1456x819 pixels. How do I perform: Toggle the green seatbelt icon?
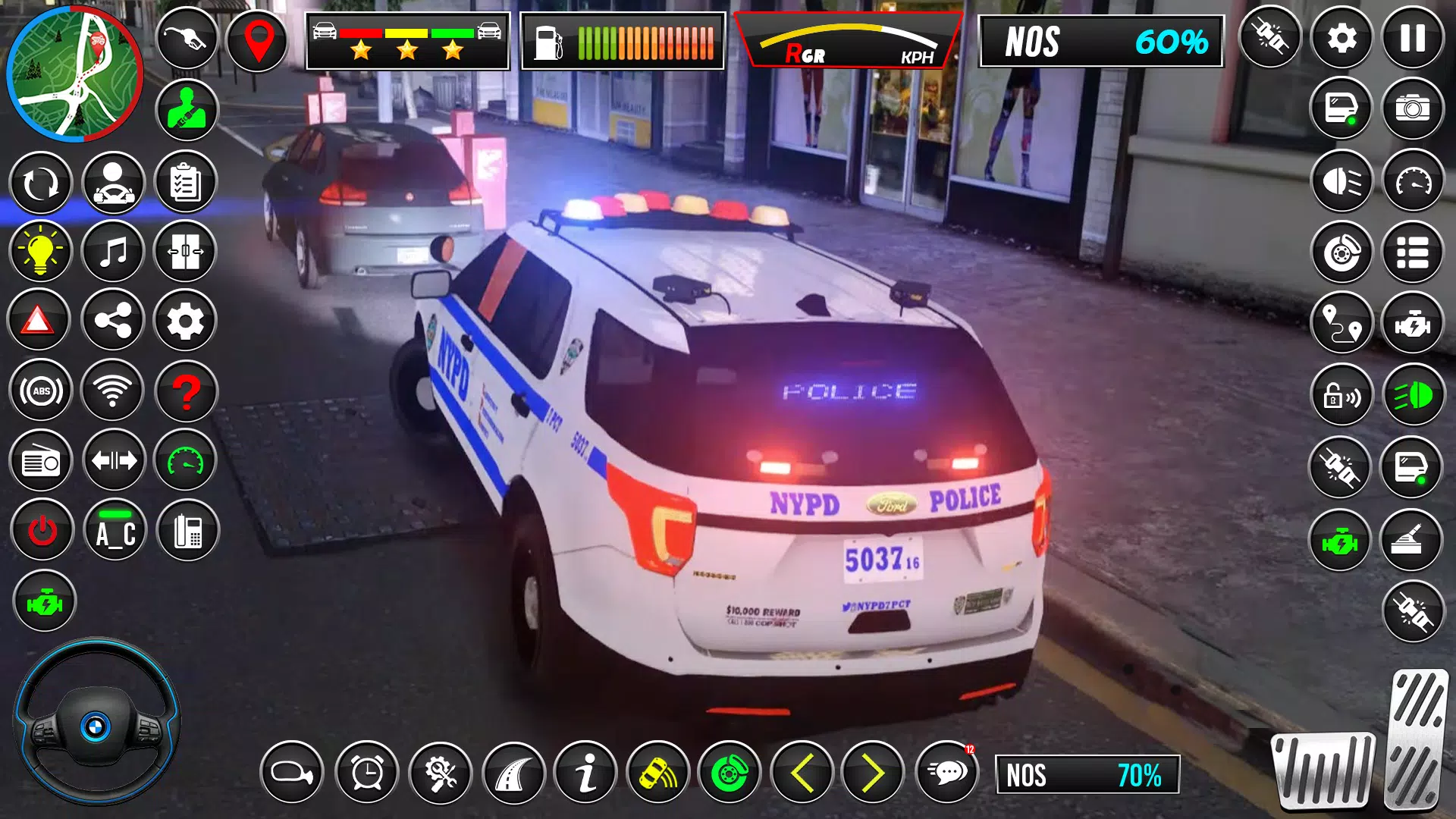click(187, 110)
